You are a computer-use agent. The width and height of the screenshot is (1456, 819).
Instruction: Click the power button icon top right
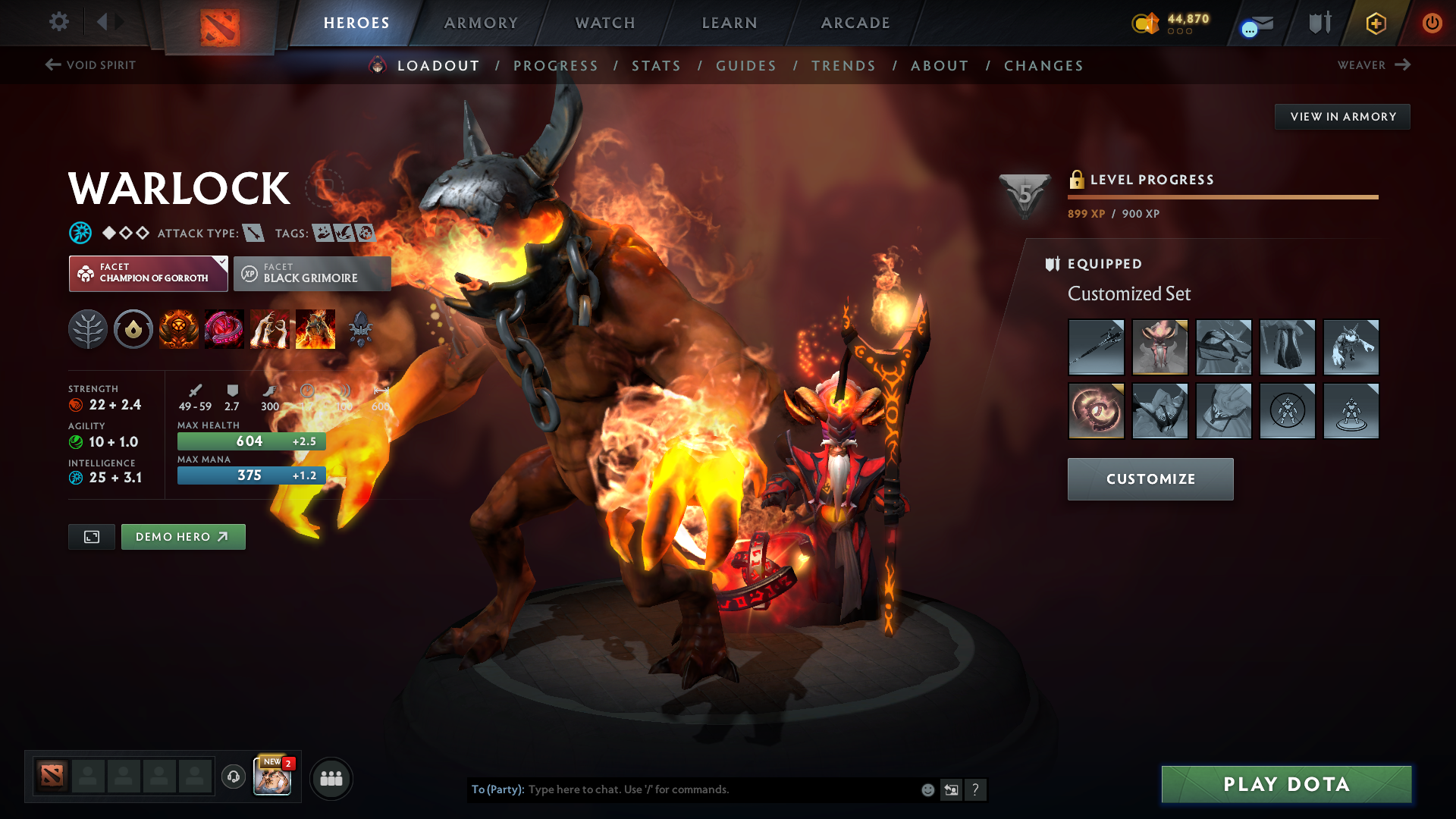point(1432,23)
